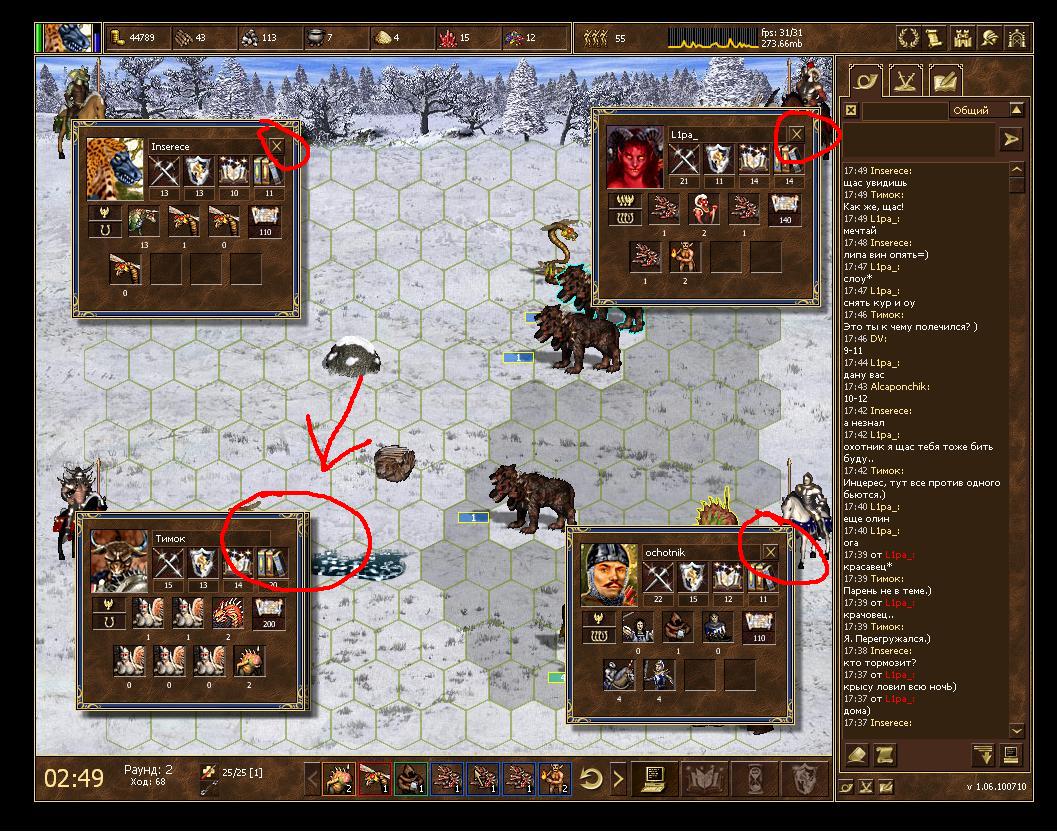This screenshot has height=832, width=1057.
Task: Activate the circular arrow button in the turn bar
Action: pyautogui.click(x=591, y=777)
